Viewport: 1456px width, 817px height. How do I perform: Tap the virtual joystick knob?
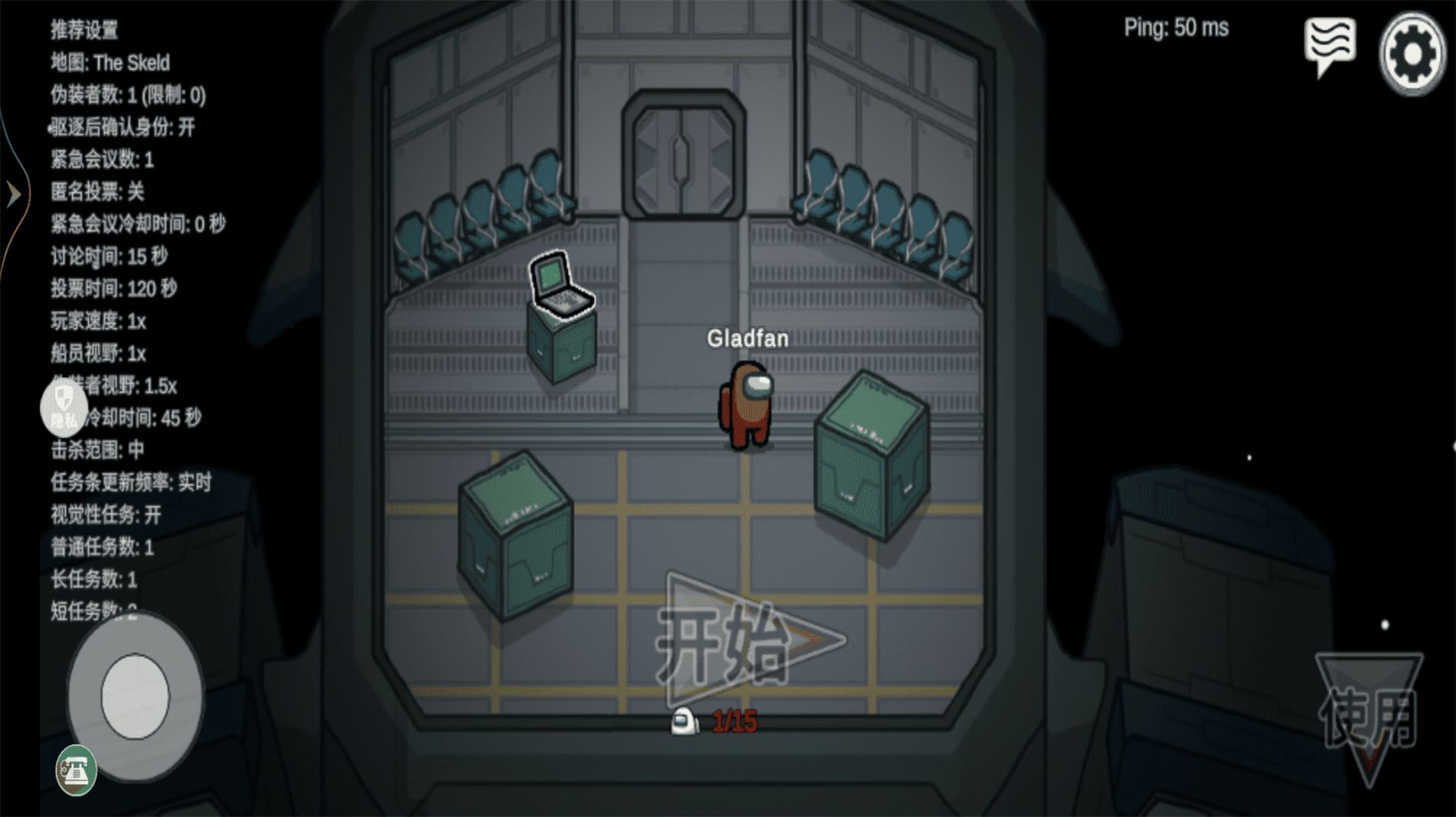[x=135, y=696]
